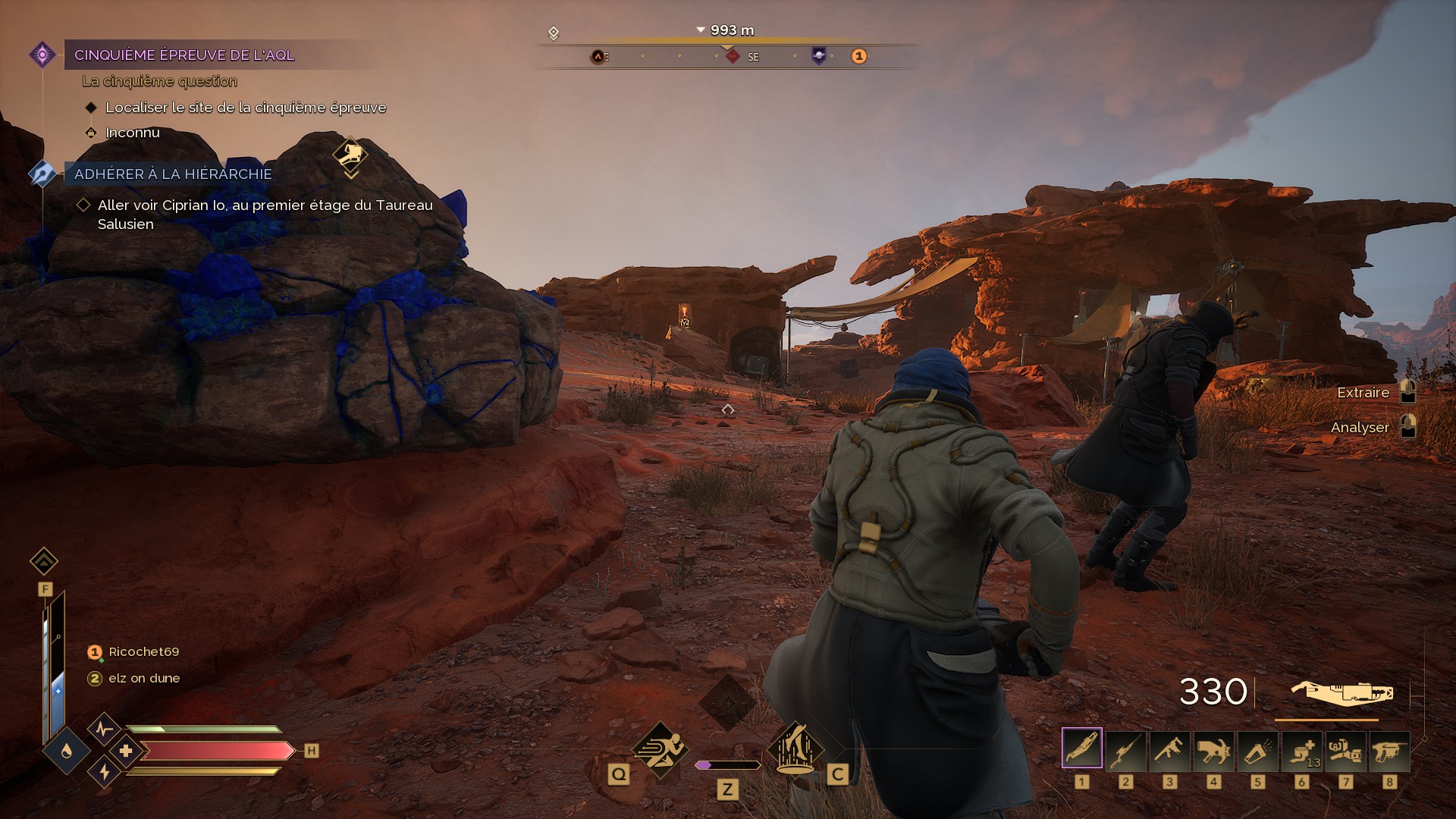Click the water droplet hydration icon
This screenshot has height=819, width=1456.
tap(67, 750)
